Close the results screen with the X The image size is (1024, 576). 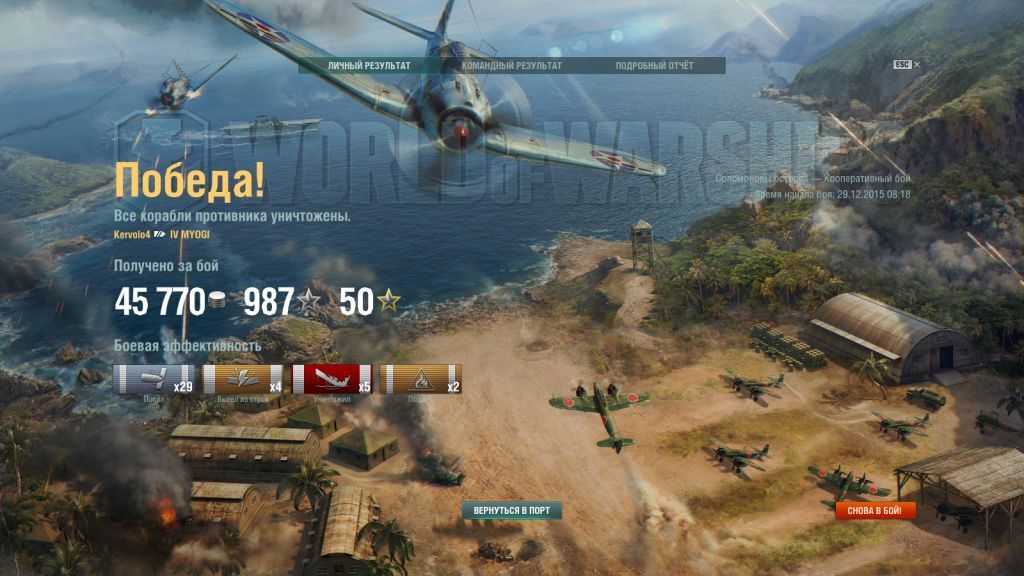coord(917,65)
